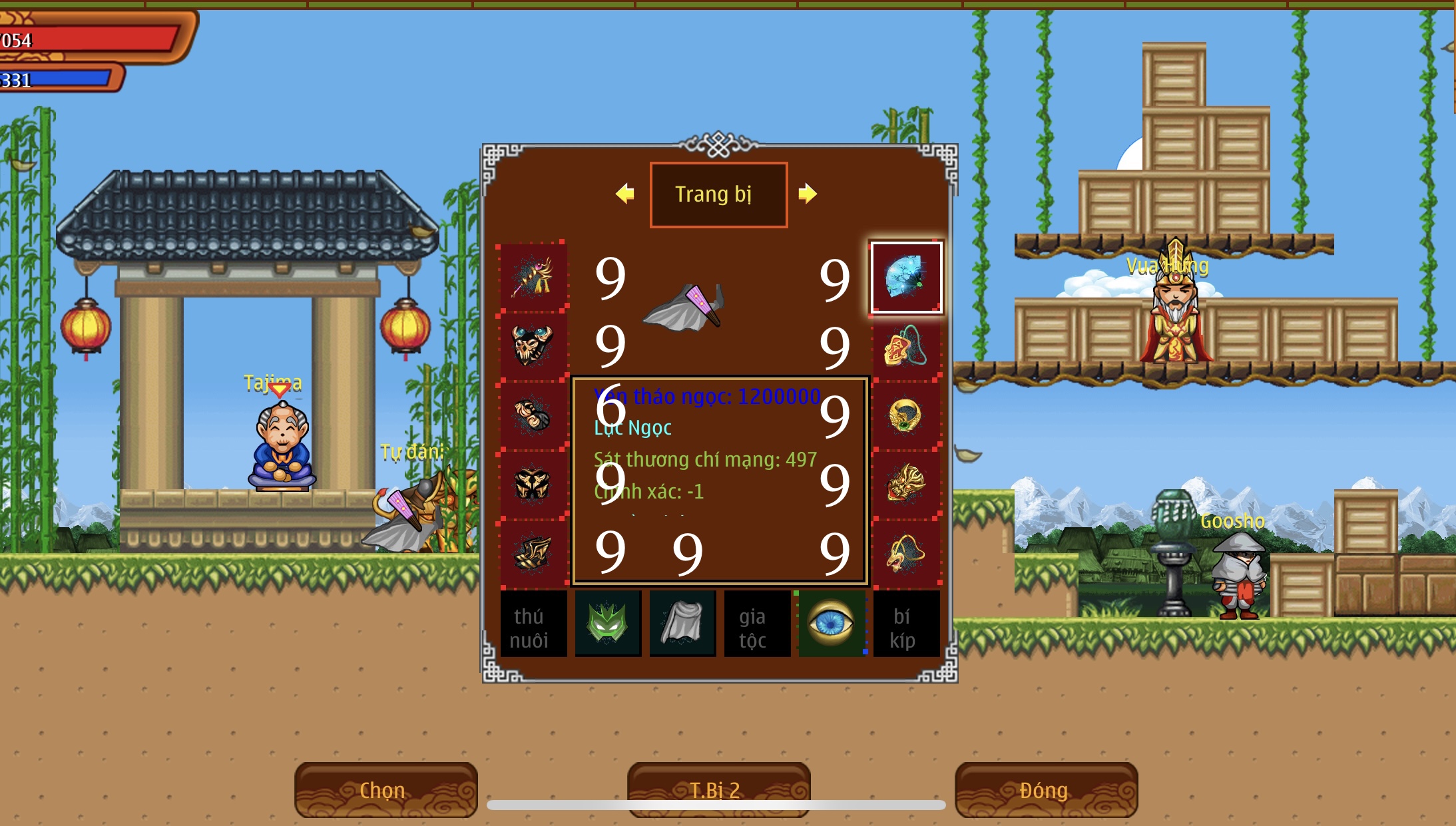Select the golden staff weapon slot
The image size is (1456, 826).
(x=533, y=278)
